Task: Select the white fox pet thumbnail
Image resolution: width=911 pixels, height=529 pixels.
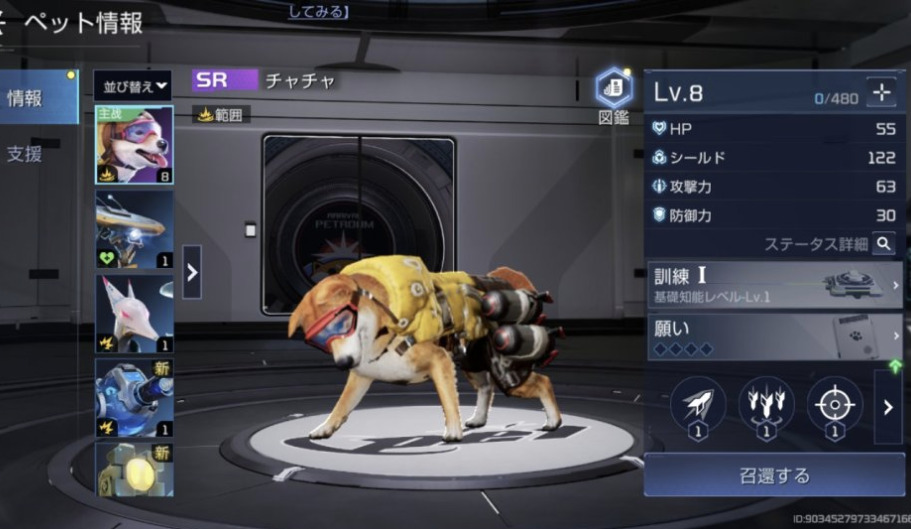Action: [x=134, y=313]
